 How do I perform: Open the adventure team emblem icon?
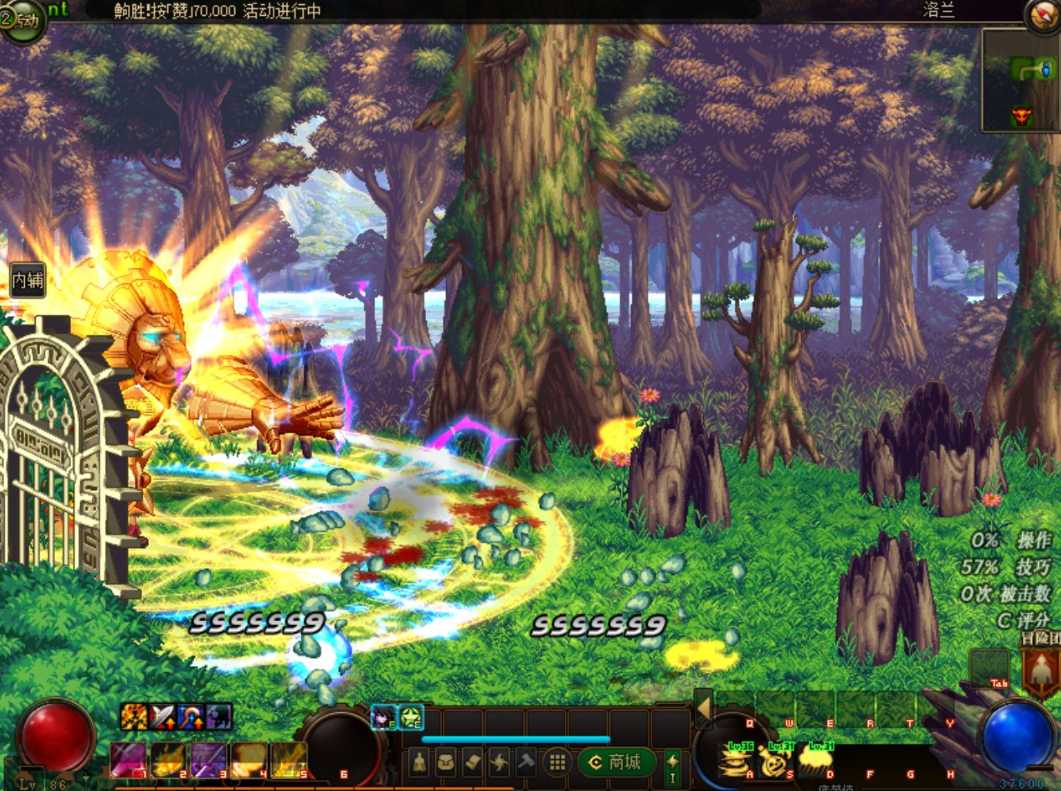1041,671
